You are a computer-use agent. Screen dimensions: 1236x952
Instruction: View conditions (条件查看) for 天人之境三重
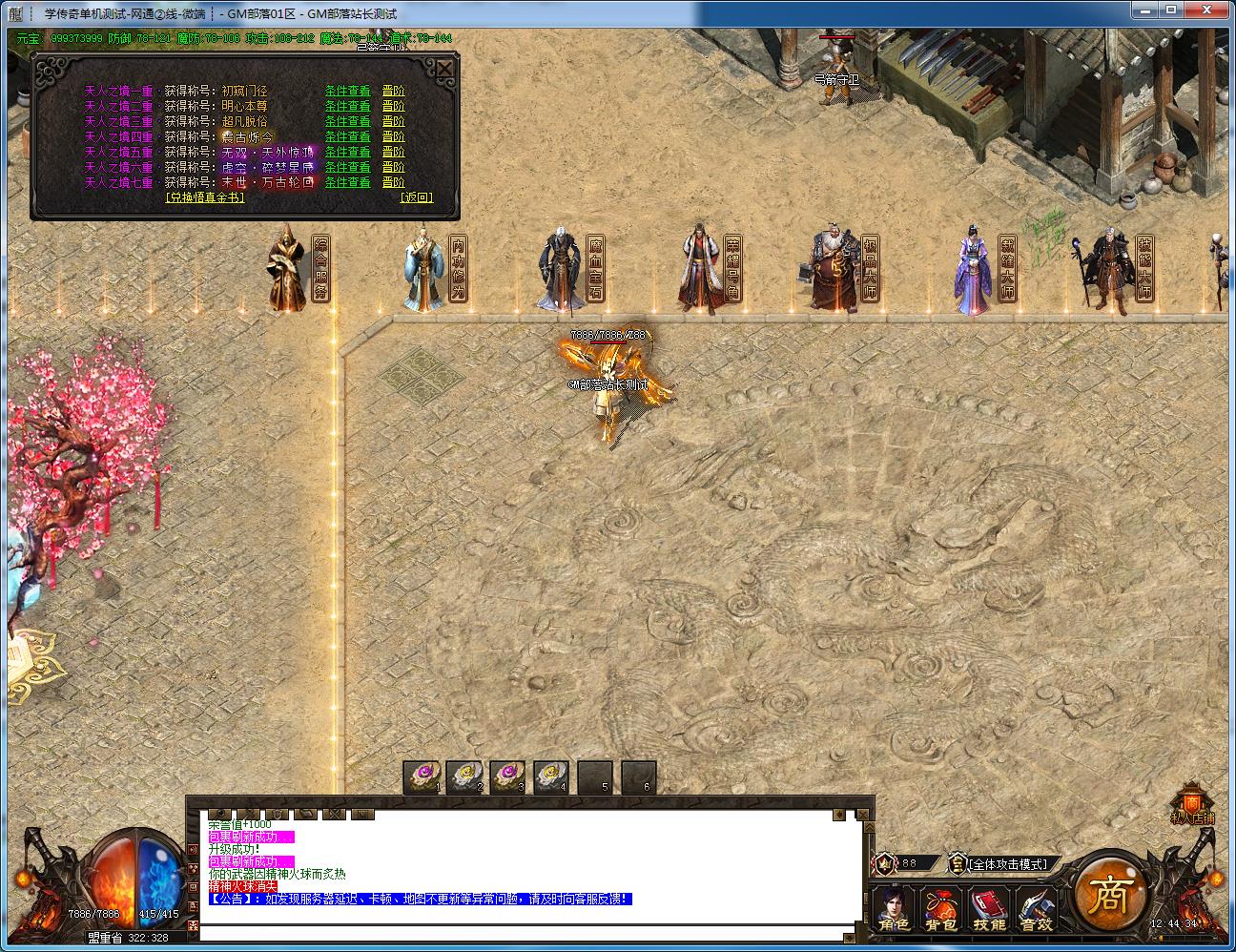(347, 121)
